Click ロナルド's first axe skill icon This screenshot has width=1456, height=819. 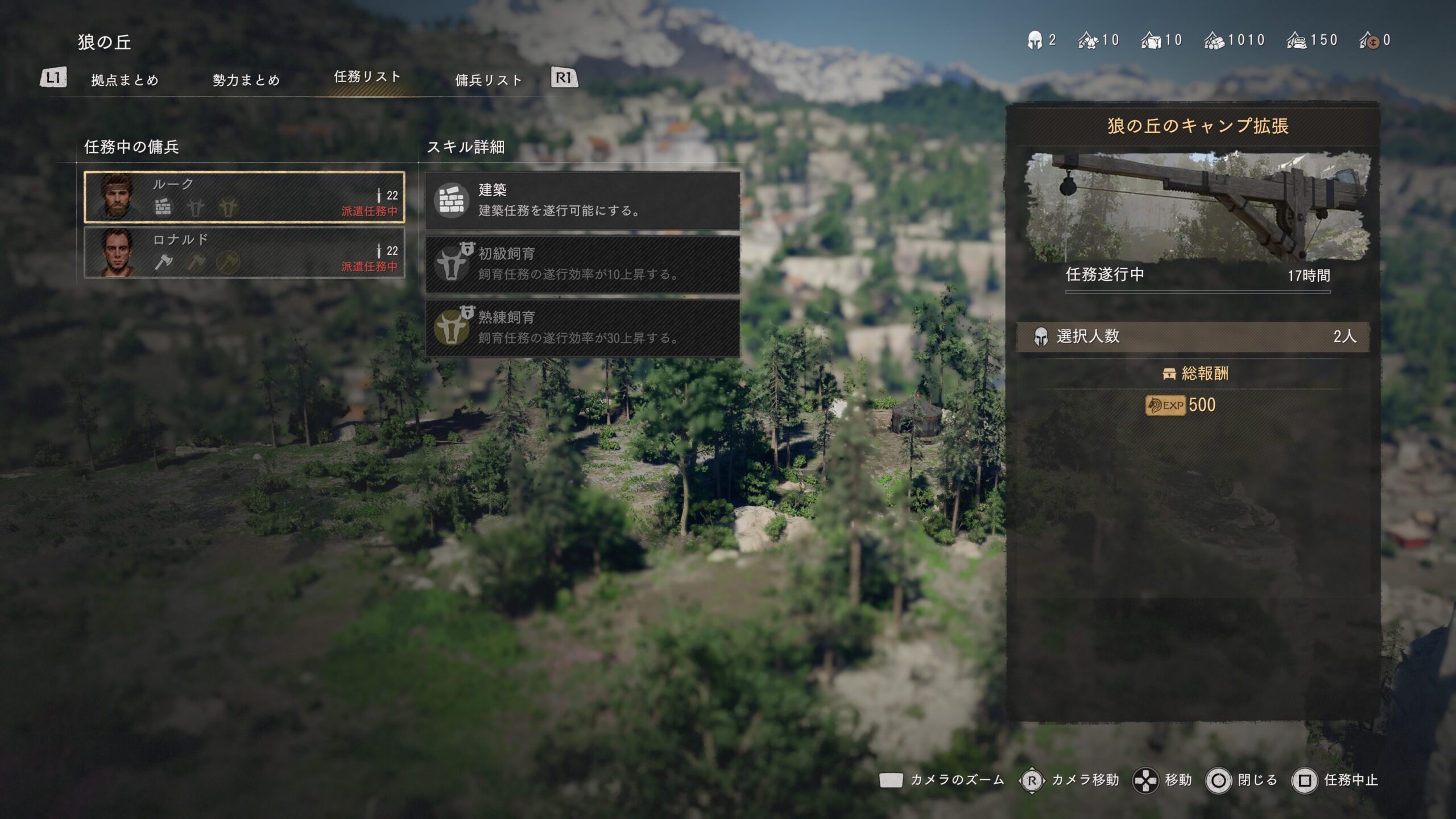164,262
